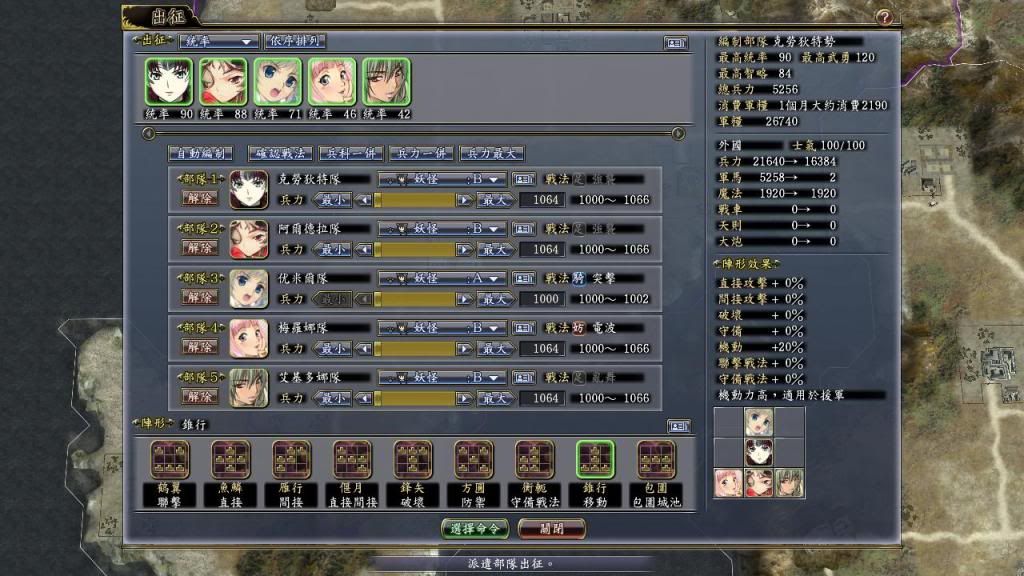Select the 方圓 防禦 formation
Image resolution: width=1024 pixels, height=576 pixels.
click(x=474, y=468)
